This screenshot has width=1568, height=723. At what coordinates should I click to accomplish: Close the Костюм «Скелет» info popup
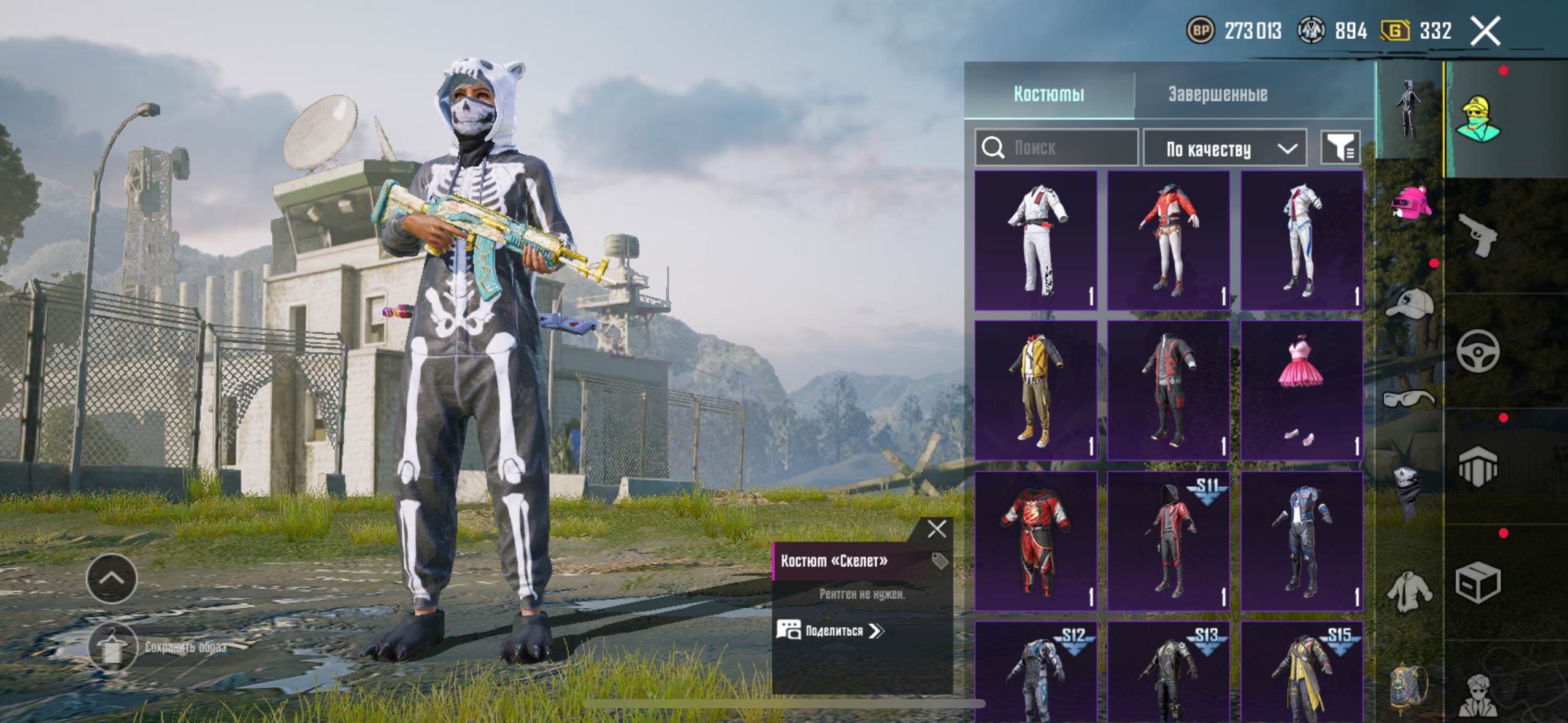click(937, 529)
